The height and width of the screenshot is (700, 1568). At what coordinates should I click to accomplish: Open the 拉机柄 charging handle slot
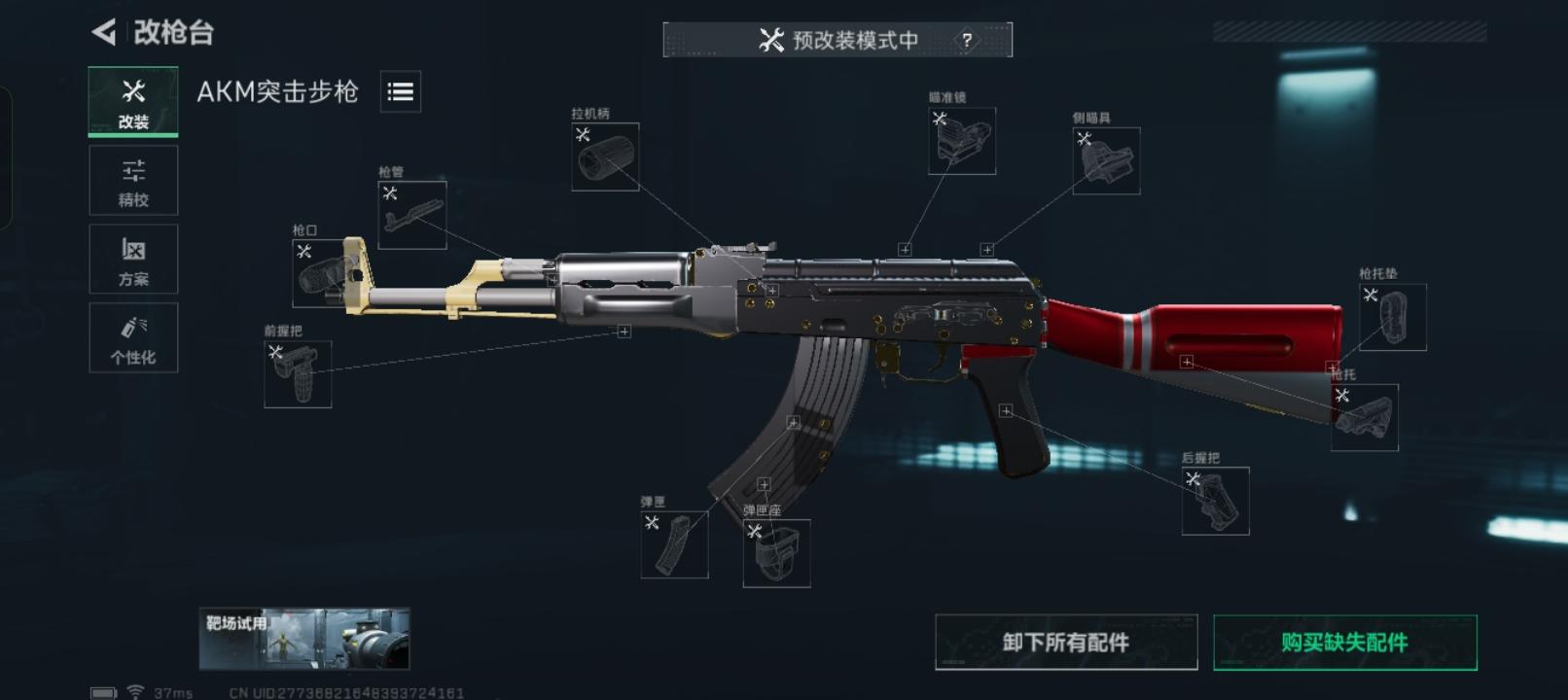point(604,157)
